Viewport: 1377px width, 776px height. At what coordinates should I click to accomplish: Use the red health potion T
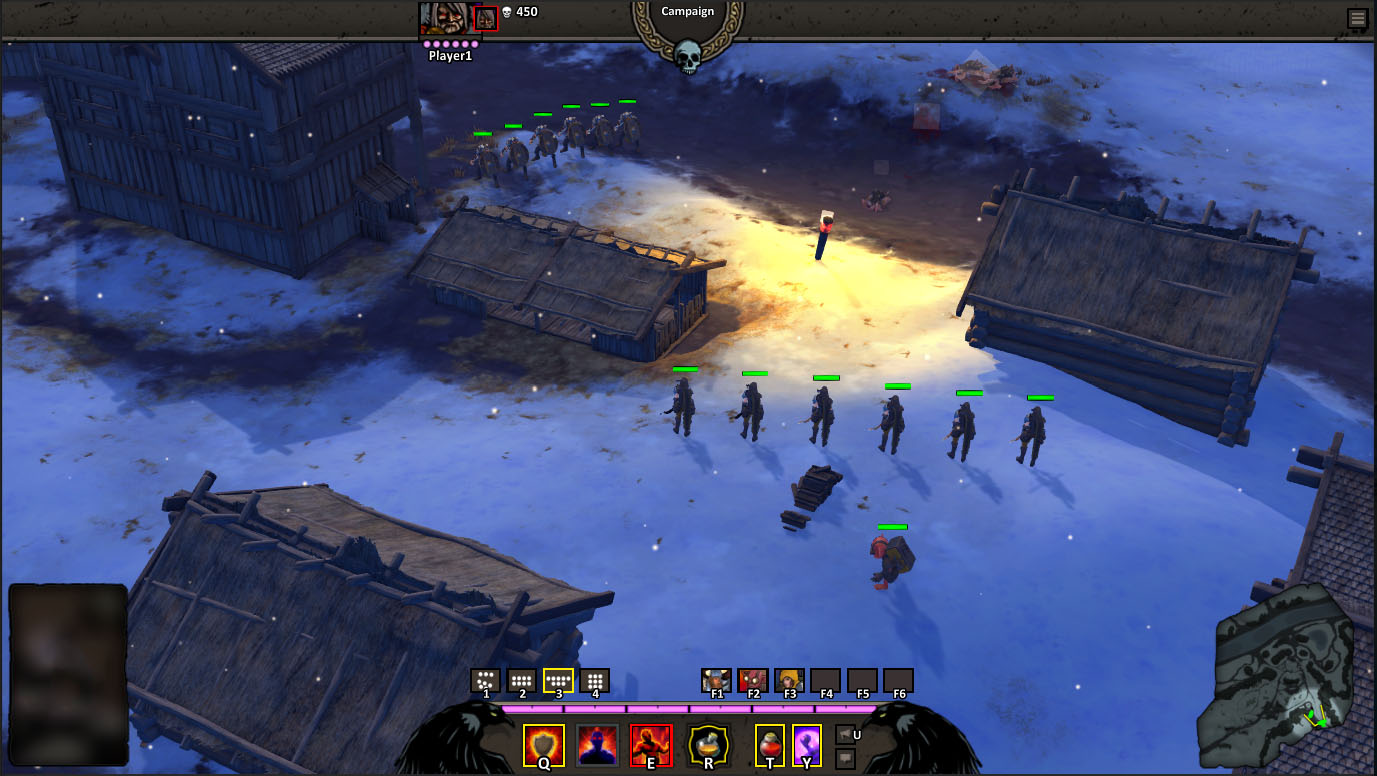769,745
